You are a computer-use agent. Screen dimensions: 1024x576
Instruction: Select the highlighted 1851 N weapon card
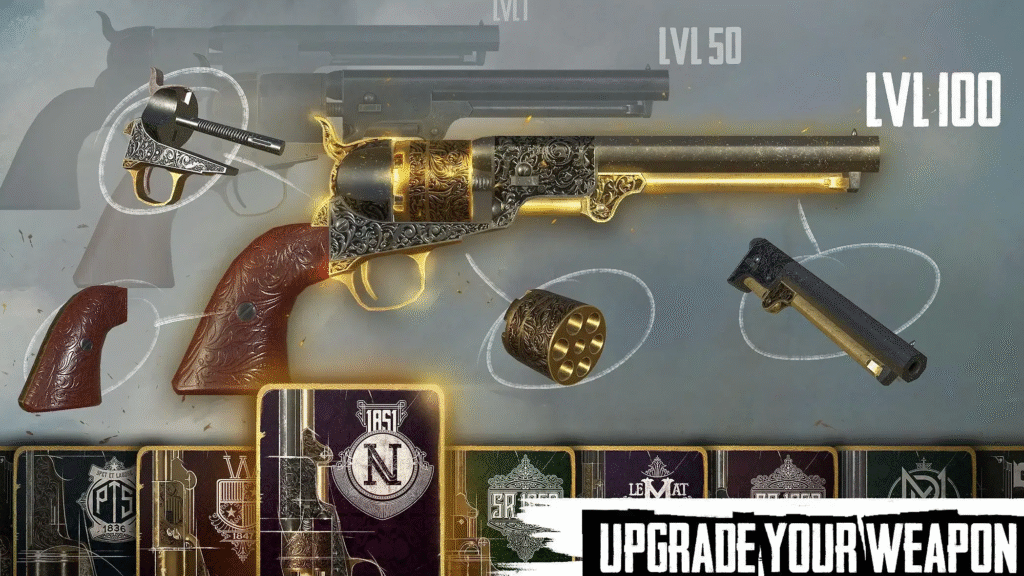pyautogui.click(x=350, y=480)
